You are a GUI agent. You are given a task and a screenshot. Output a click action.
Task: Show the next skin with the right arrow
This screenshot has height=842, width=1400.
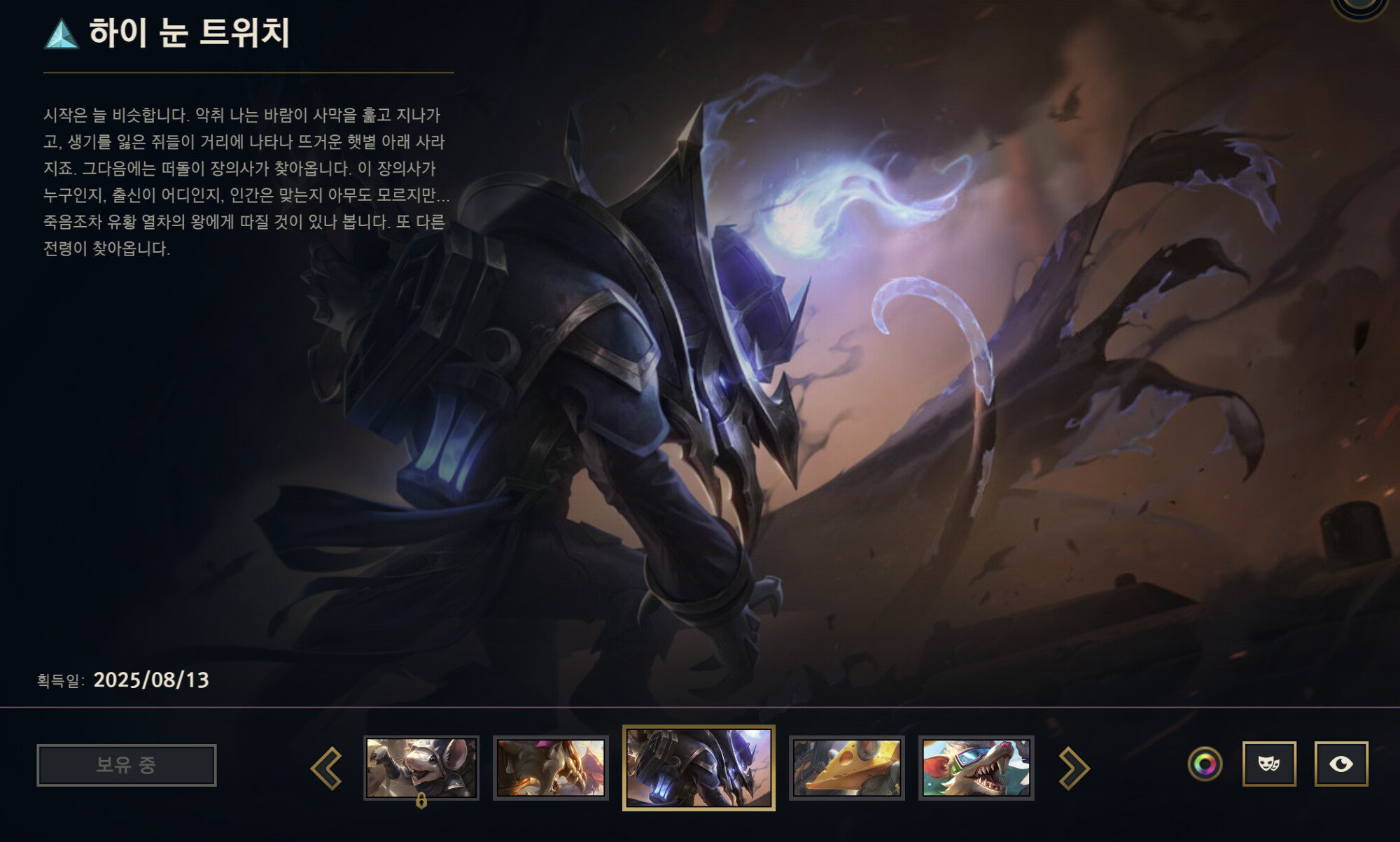coord(1074,768)
